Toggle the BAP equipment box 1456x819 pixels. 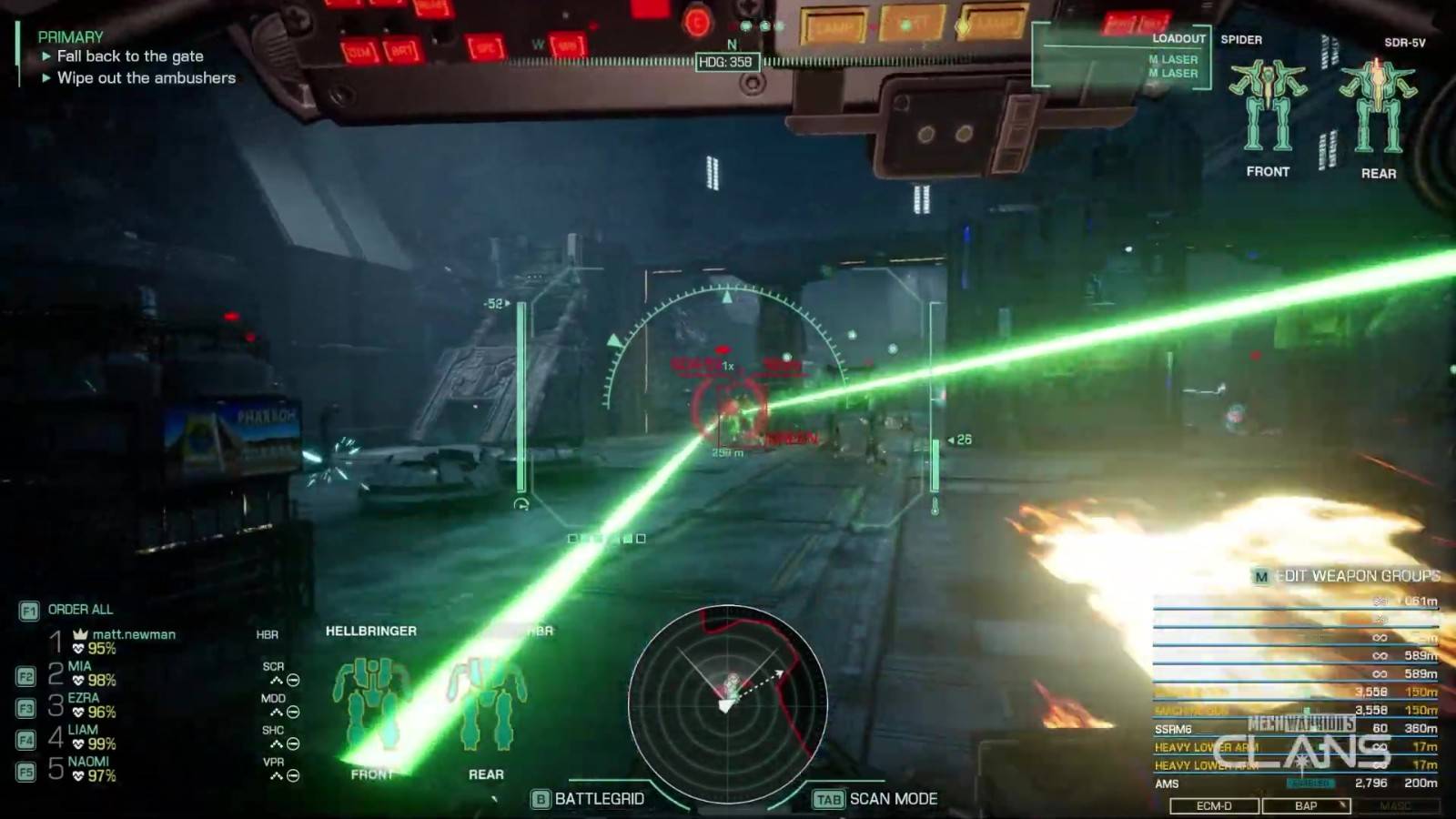click(x=1306, y=805)
